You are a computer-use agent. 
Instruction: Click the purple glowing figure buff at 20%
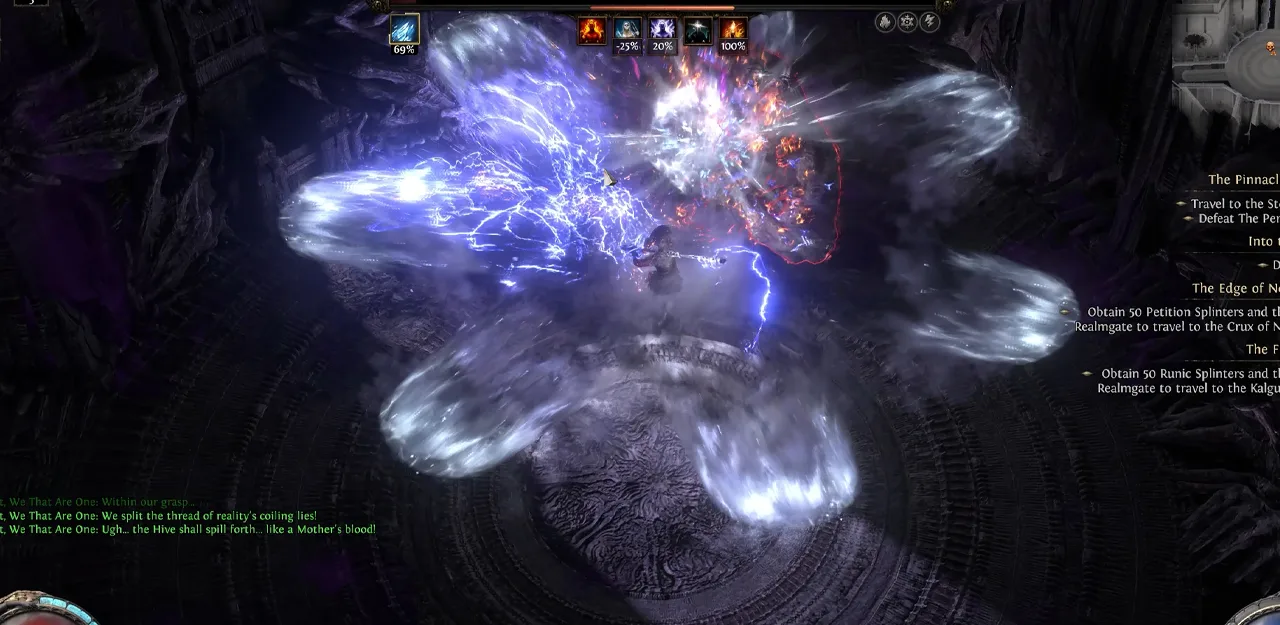pos(662,31)
